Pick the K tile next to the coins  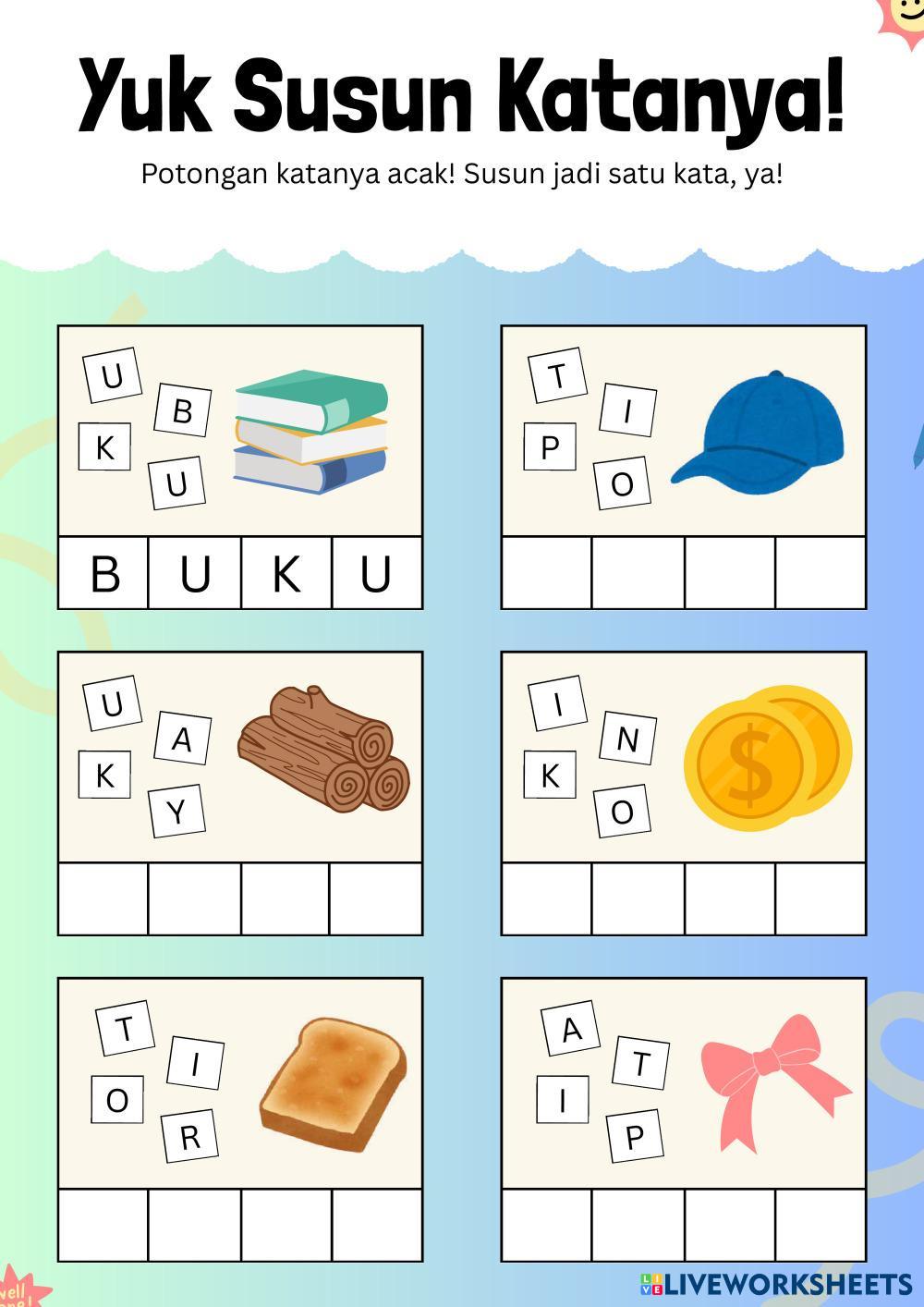pyautogui.click(x=550, y=775)
